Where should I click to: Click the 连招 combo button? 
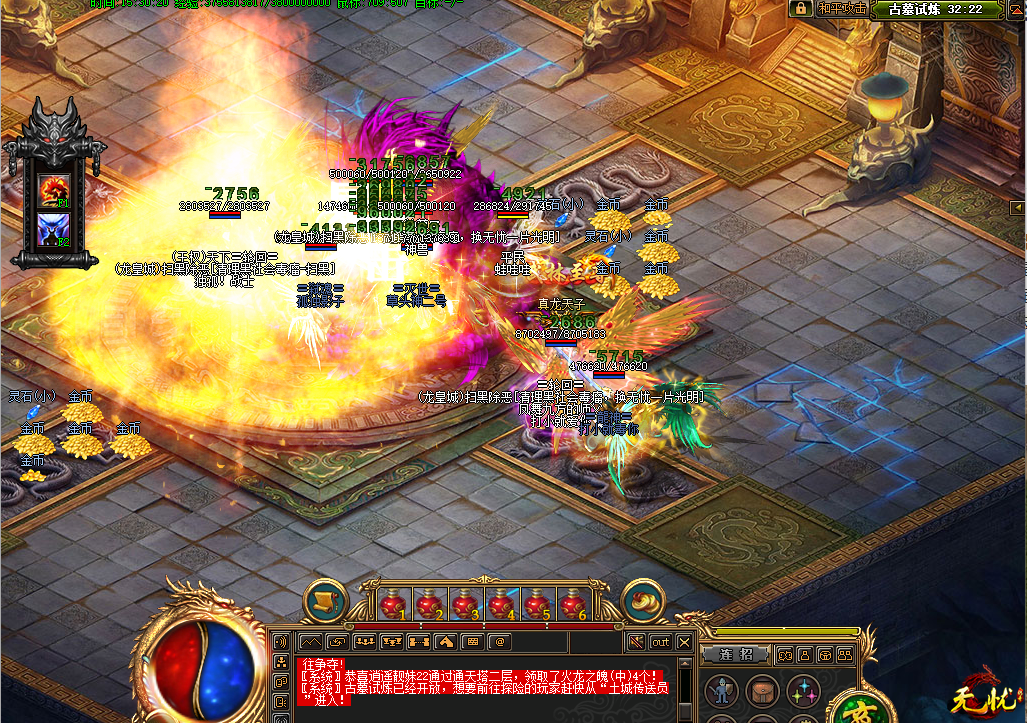(738, 654)
